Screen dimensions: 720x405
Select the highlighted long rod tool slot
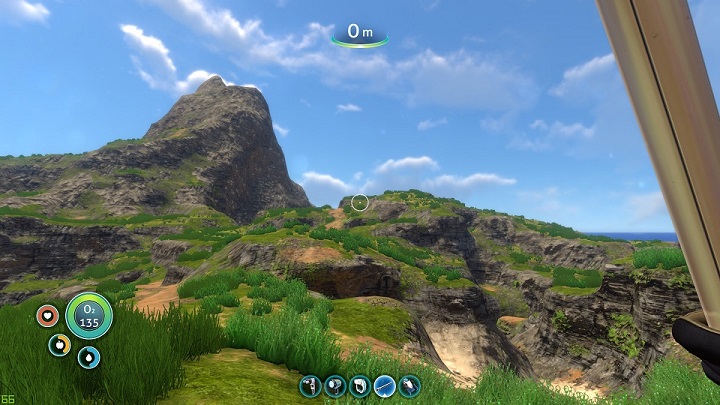pyautogui.click(x=385, y=385)
